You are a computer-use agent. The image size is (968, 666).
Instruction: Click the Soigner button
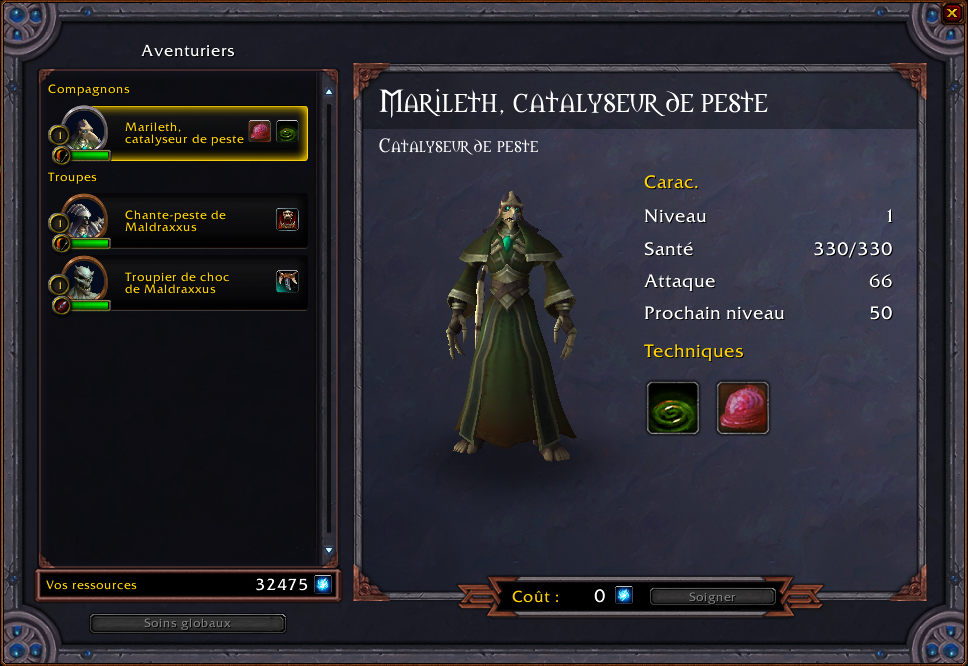click(x=712, y=597)
